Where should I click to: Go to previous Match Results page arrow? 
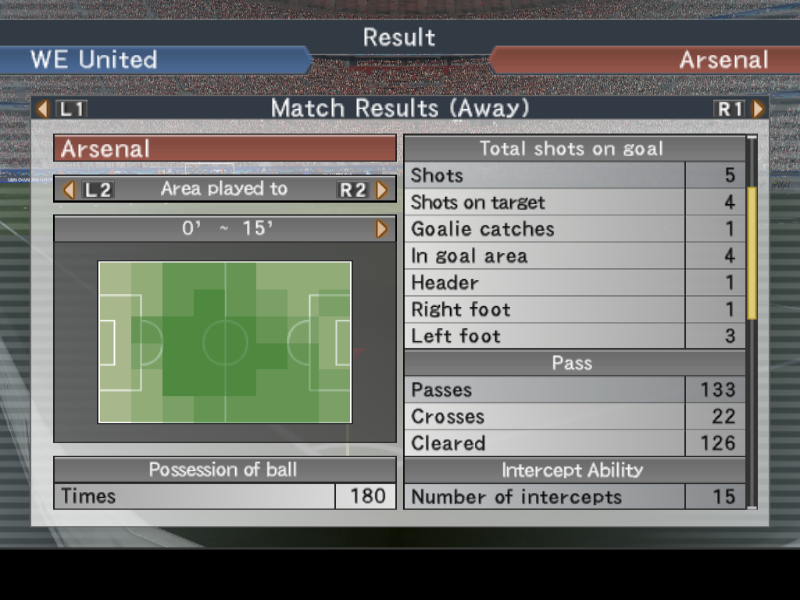[x=43, y=108]
